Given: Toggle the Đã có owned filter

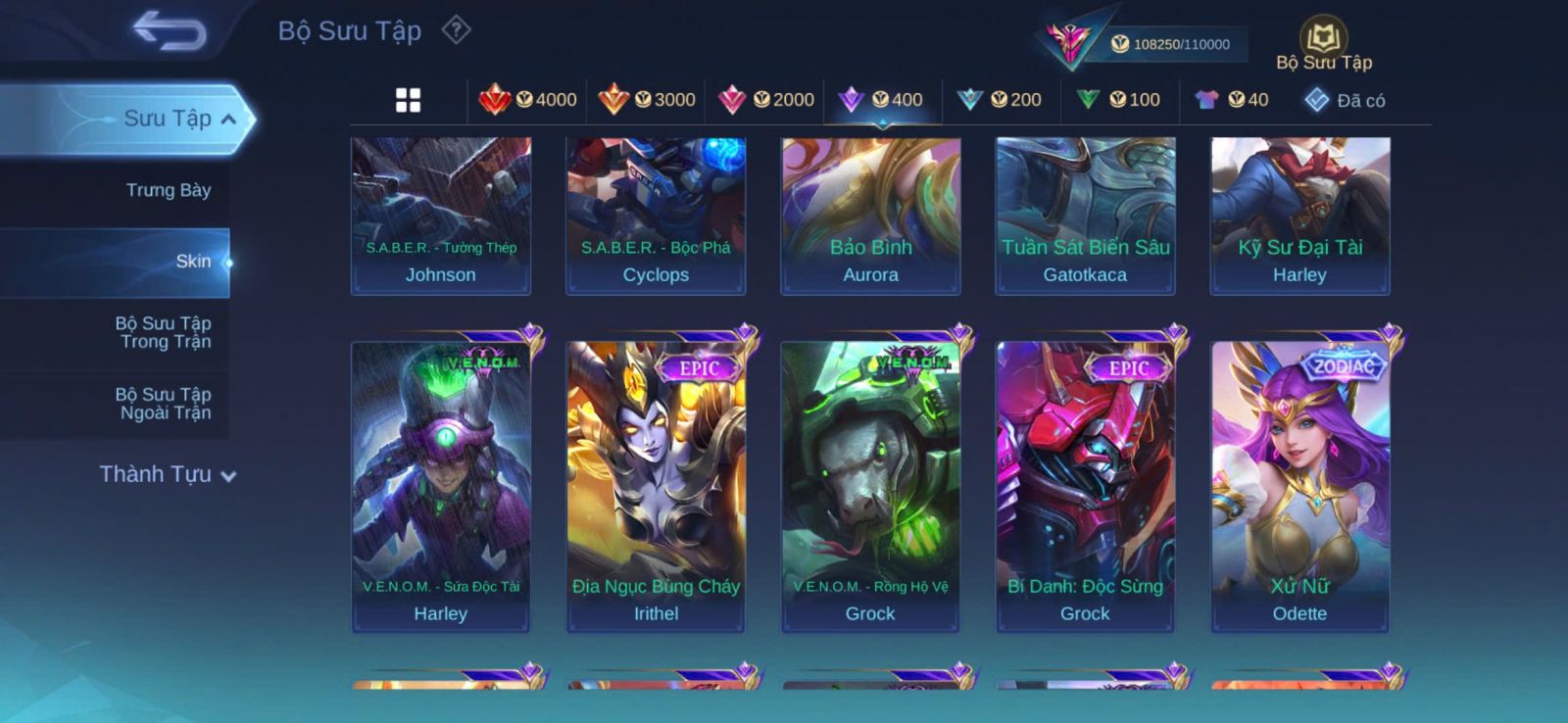Looking at the screenshot, I should [x=1345, y=100].
